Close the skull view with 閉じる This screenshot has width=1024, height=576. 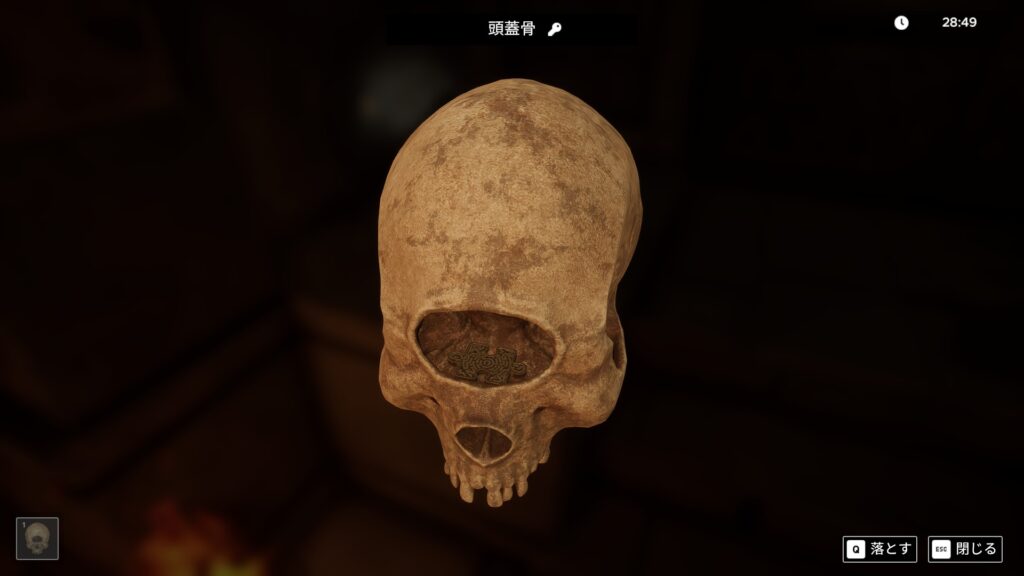[x=964, y=549]
